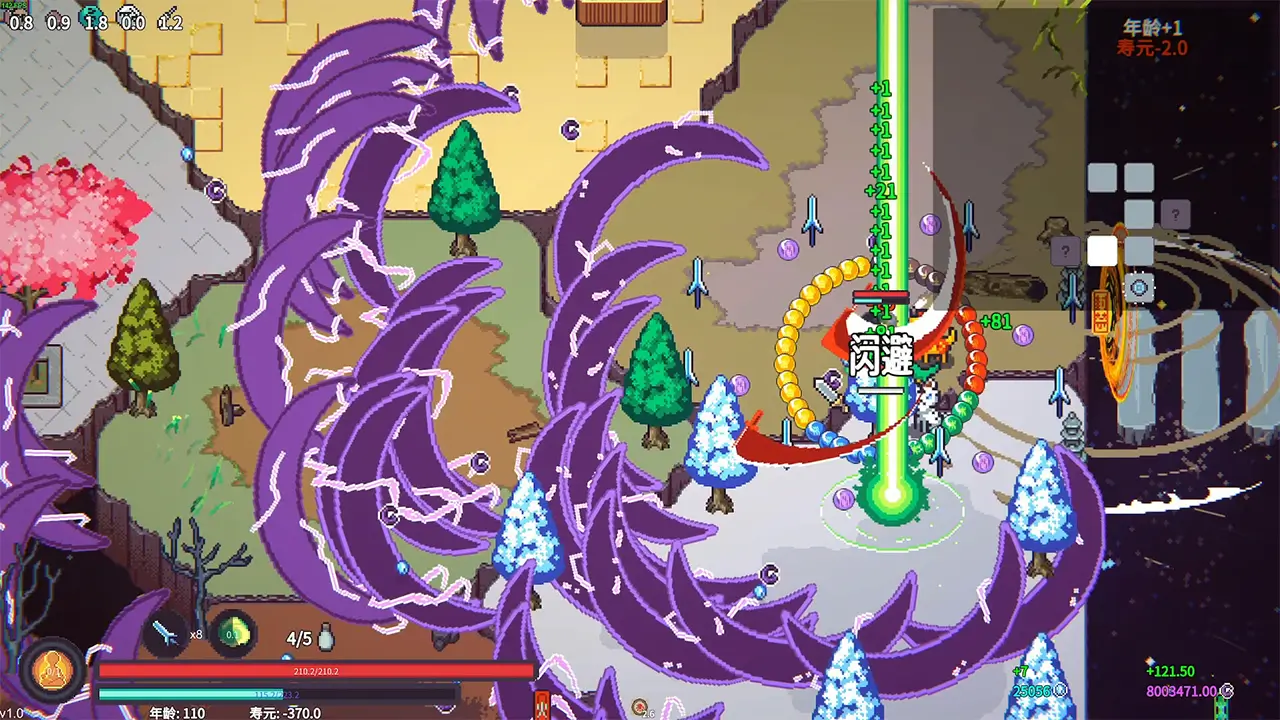Image resolution: width=1280 pixels, height=720 pixels.
Task: Select the glowing snowflake gear slot in right panel
Action: tap(1138, 286)
